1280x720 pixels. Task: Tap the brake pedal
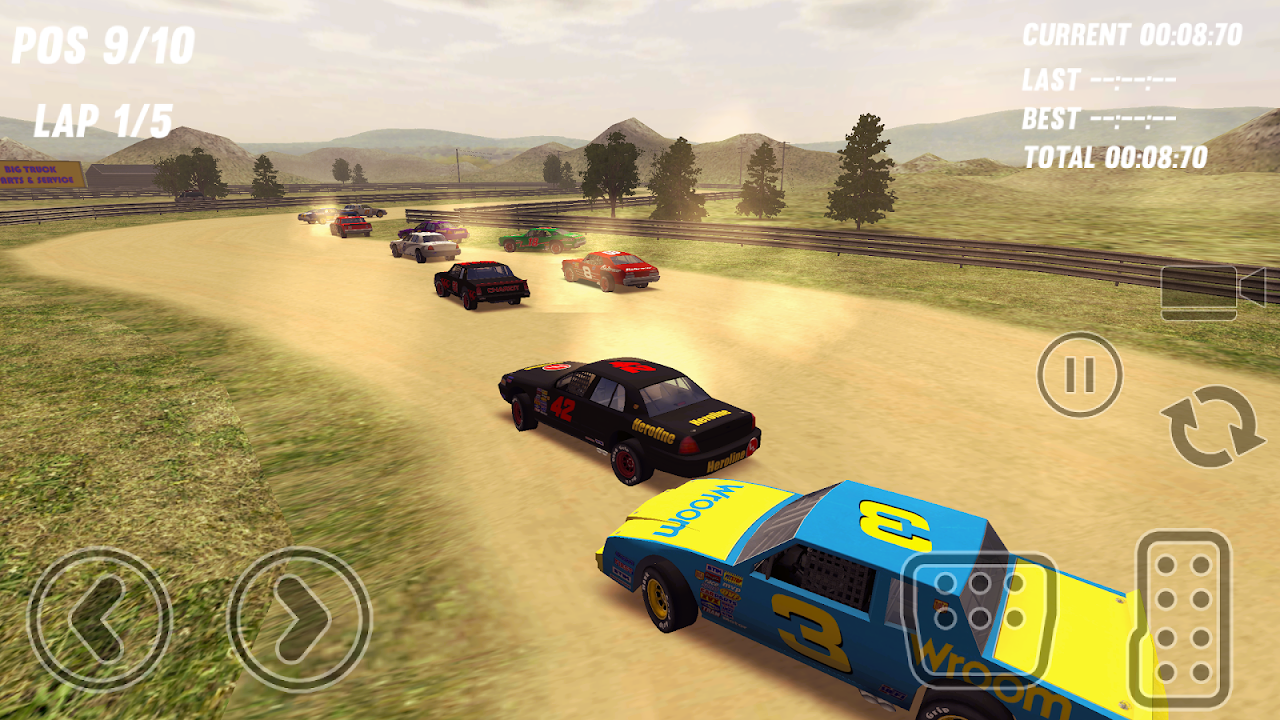pyautogui.click(x=979, y=618)
